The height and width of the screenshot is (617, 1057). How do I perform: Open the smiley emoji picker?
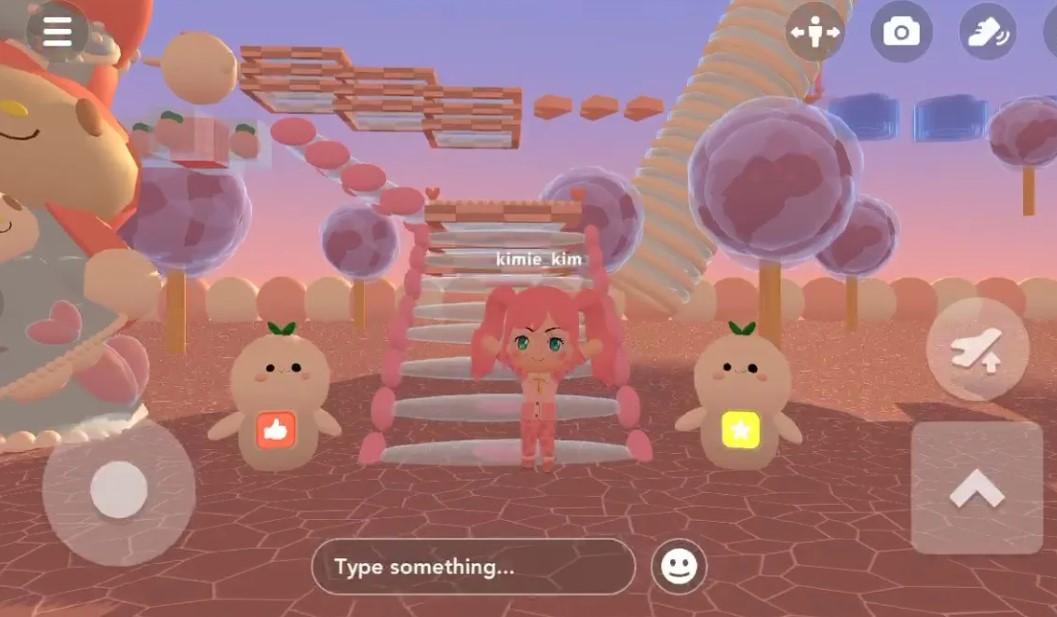pyautogui.click(x=679, y=567)
